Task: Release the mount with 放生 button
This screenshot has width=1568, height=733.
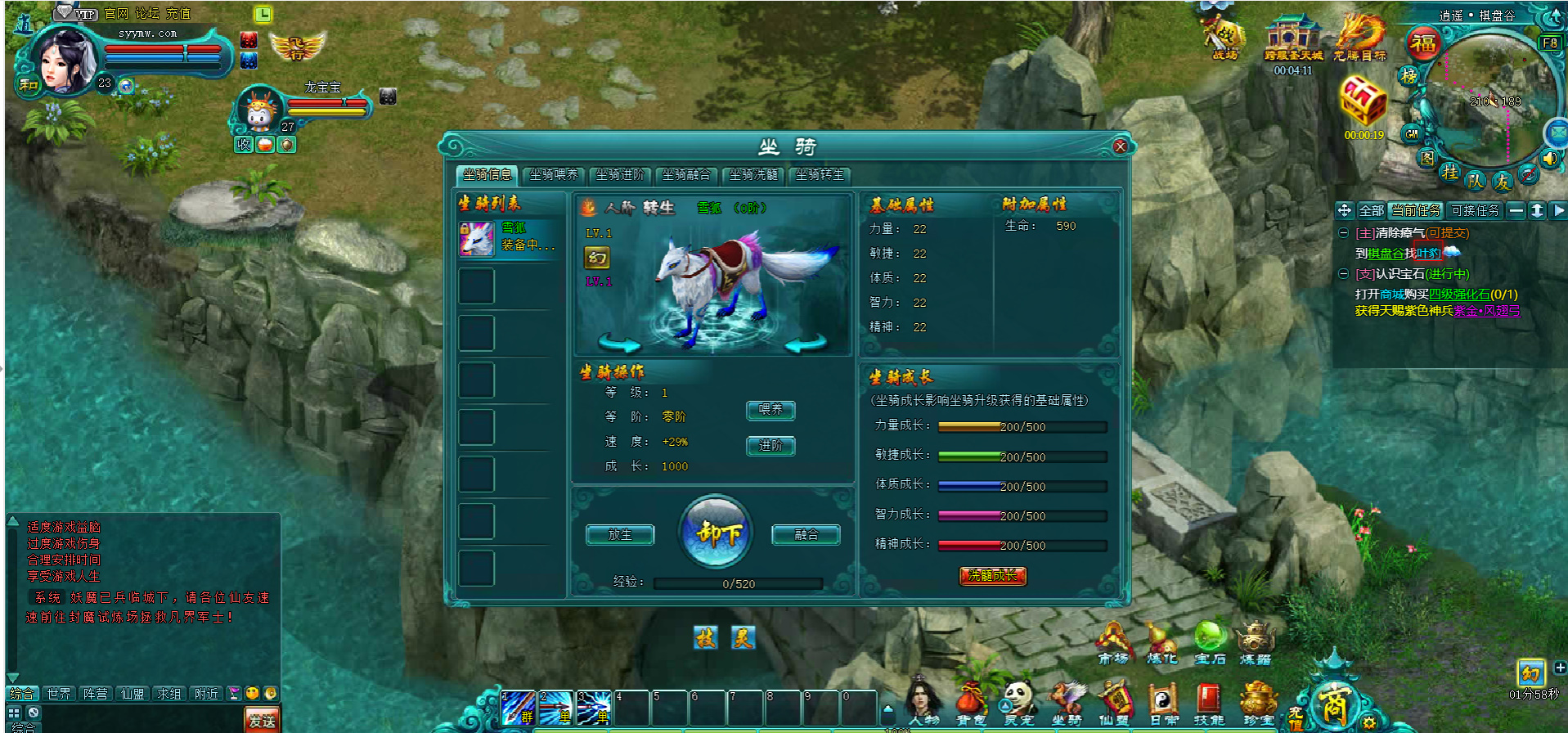Action: [x=620, y=535]
